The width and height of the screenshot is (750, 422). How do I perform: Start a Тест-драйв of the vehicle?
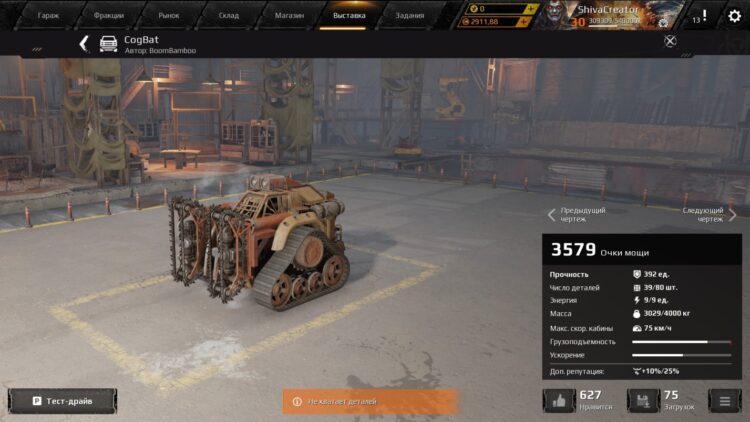(62, 401)
